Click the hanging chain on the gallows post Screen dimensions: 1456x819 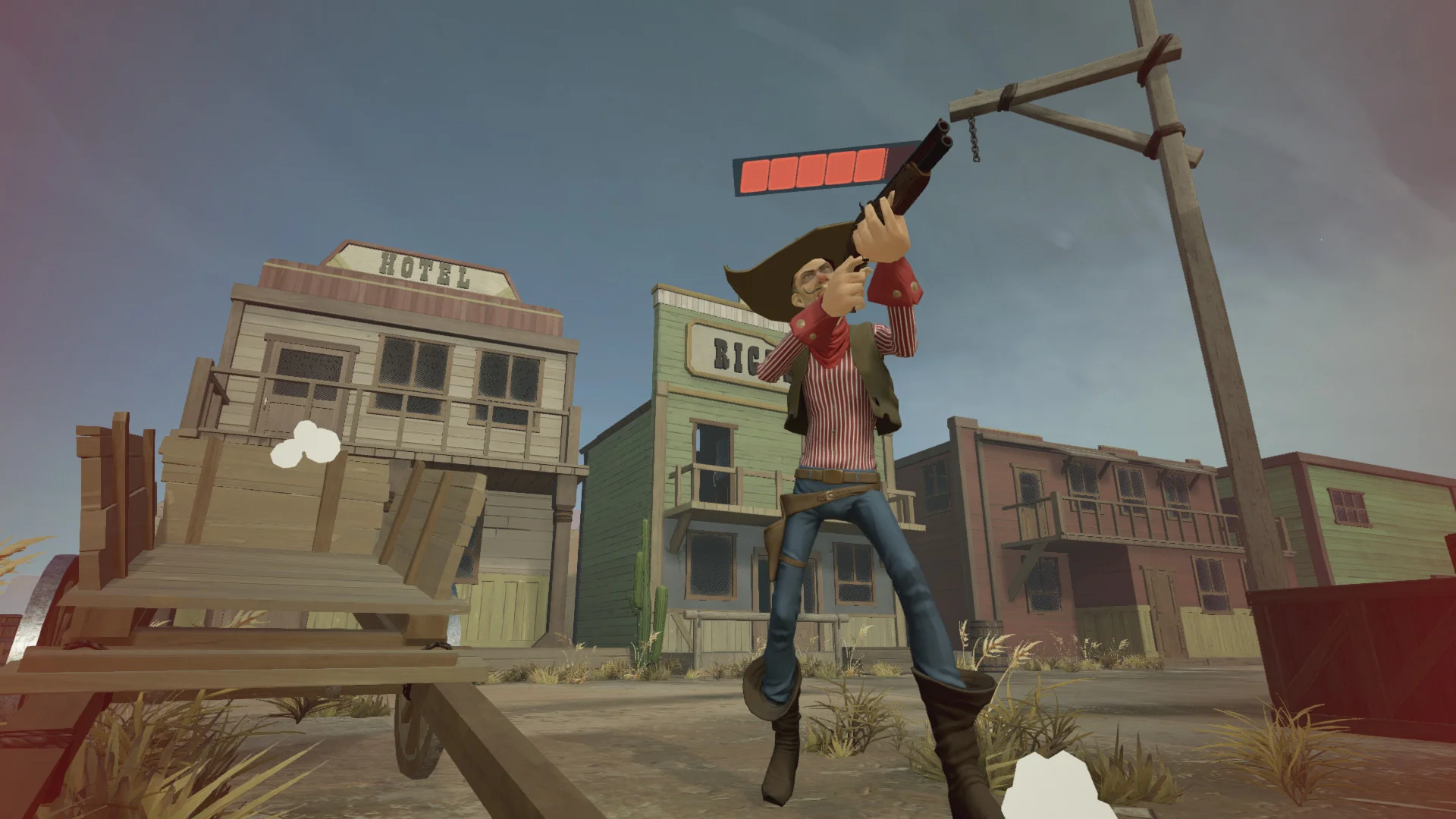coord(974,140)
